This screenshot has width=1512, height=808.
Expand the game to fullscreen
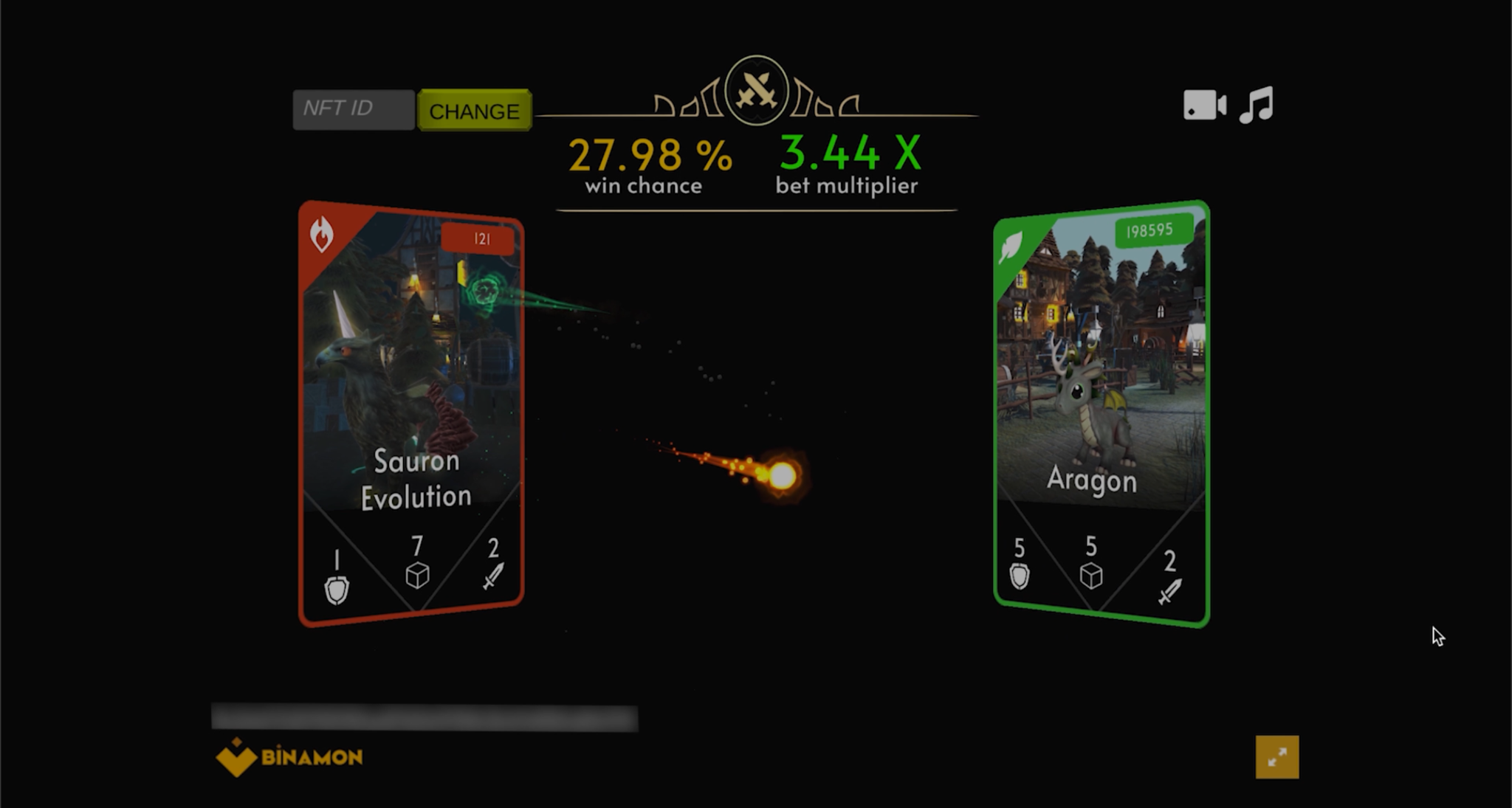[1276, 757]
